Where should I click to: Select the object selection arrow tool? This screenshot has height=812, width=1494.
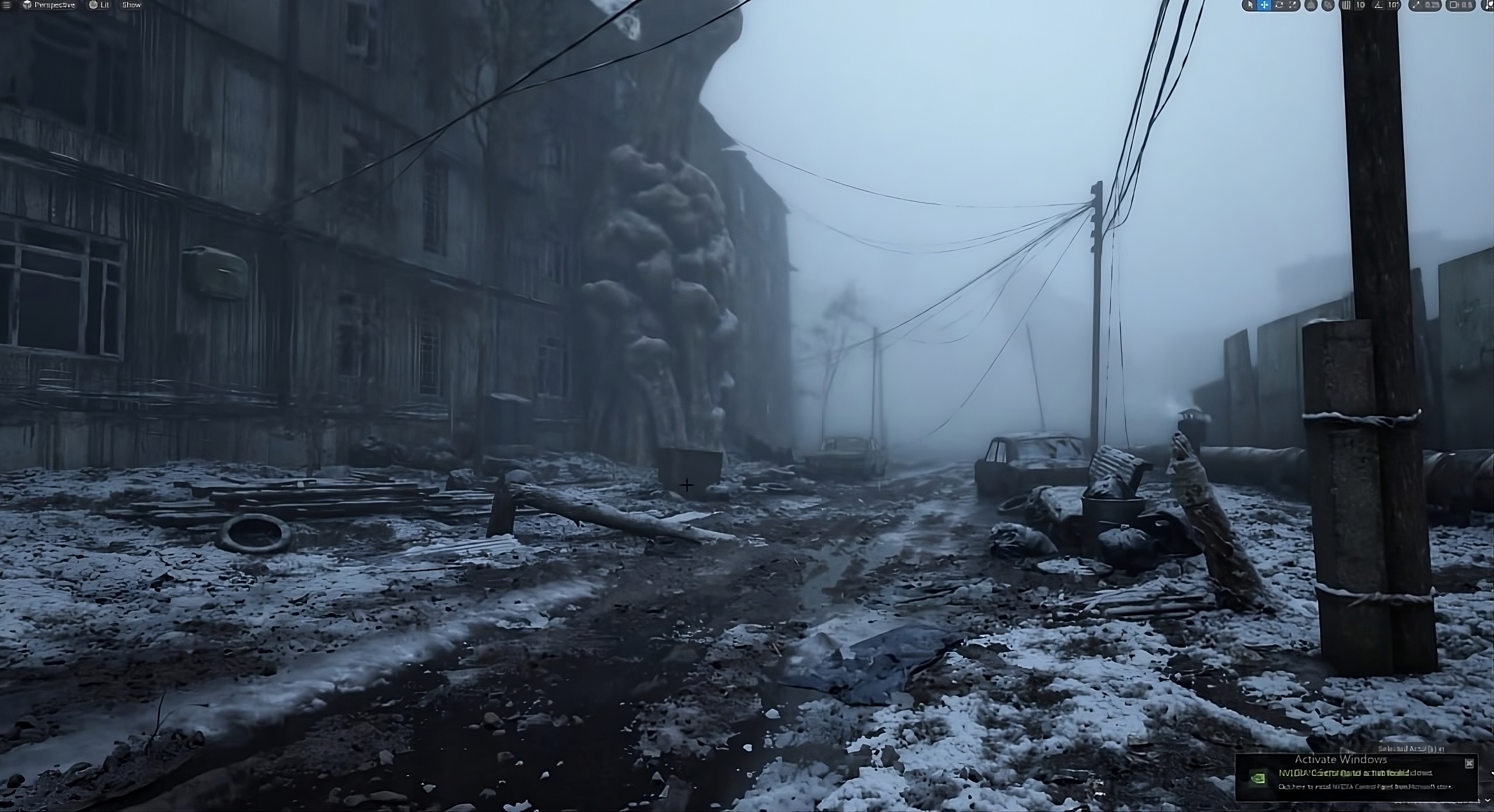tap(1250, 5)
